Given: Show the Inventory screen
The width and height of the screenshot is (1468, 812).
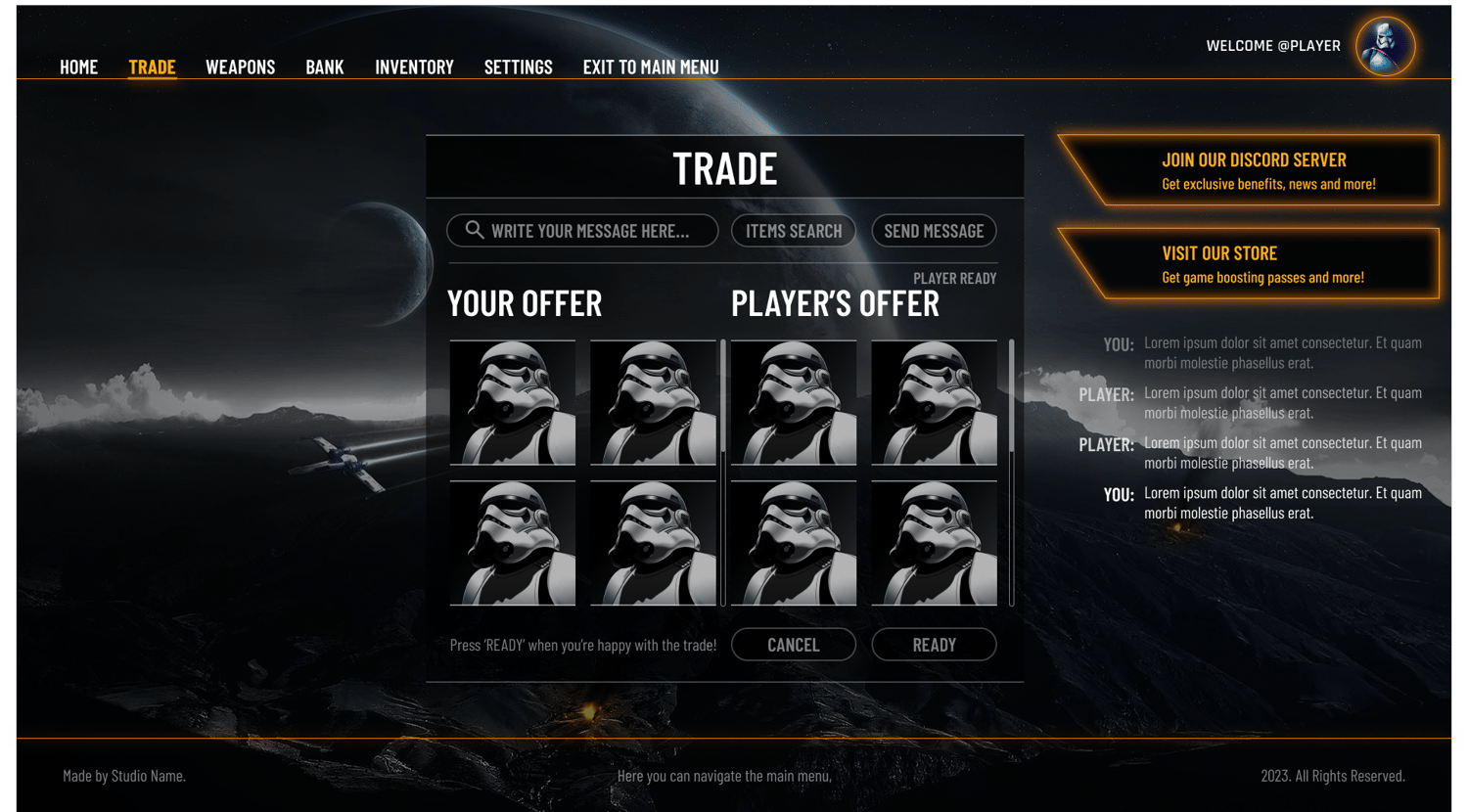Looking at the screenshot, I should coord(414,68).
